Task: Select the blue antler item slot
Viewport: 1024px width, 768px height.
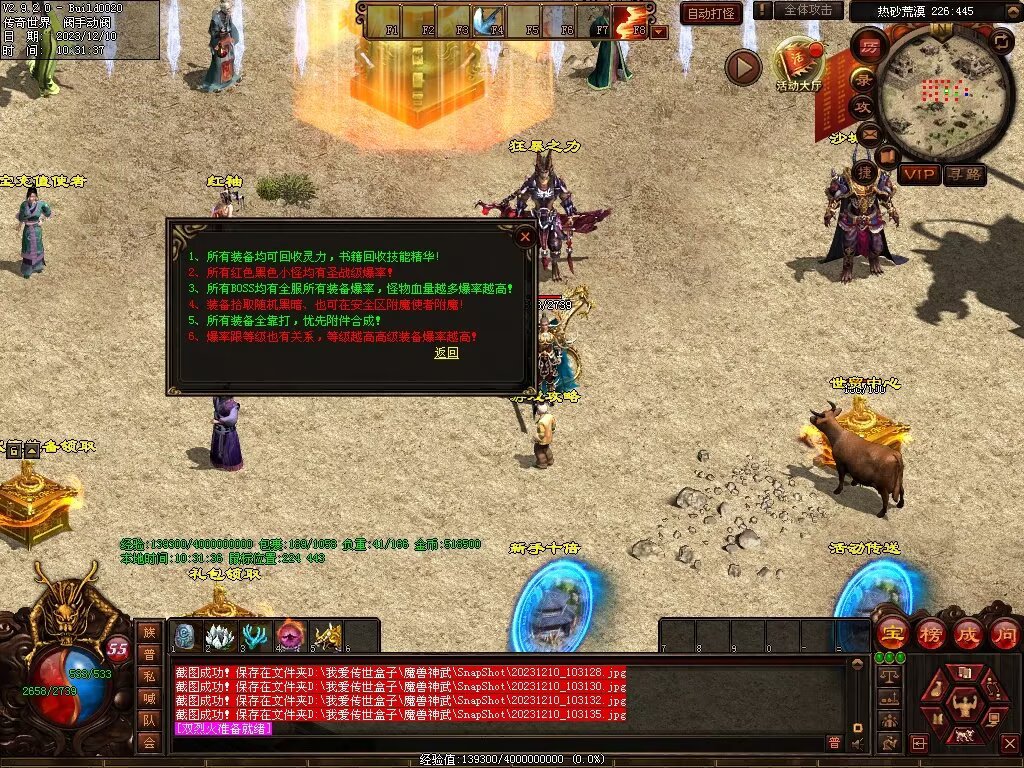Action: point(255,636)
